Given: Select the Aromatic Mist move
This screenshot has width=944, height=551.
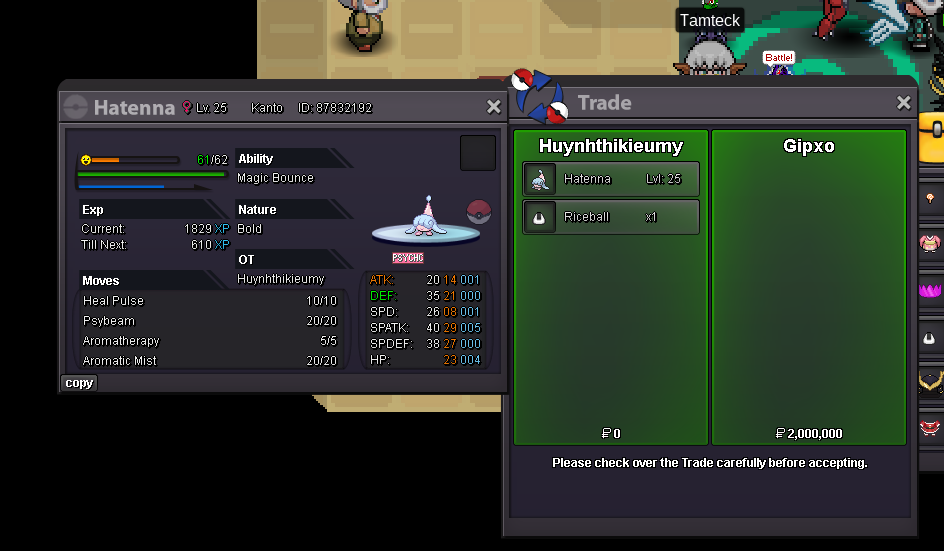Looking at the screenshot, I should (x=210, y=361).
